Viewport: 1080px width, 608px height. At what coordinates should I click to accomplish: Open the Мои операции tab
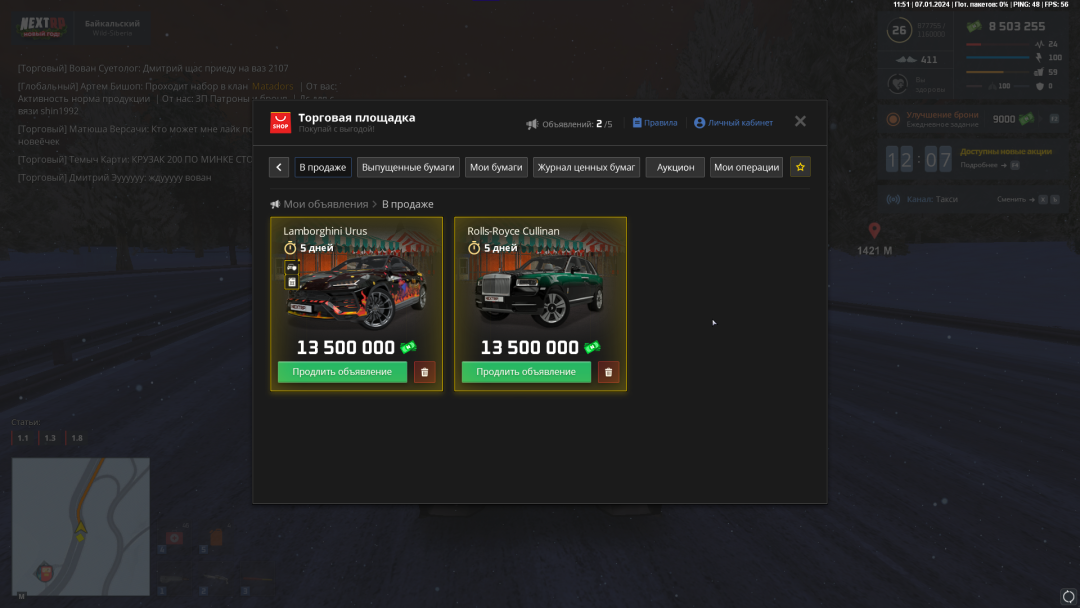pos(746,167)
